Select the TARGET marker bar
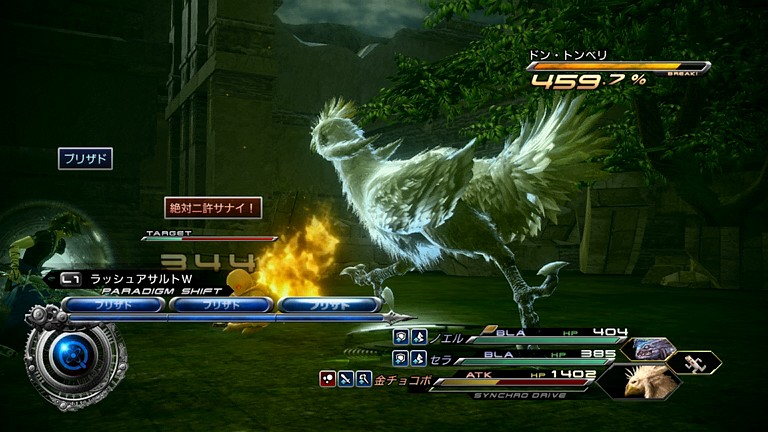768x432 pixels. click(210, 237)
